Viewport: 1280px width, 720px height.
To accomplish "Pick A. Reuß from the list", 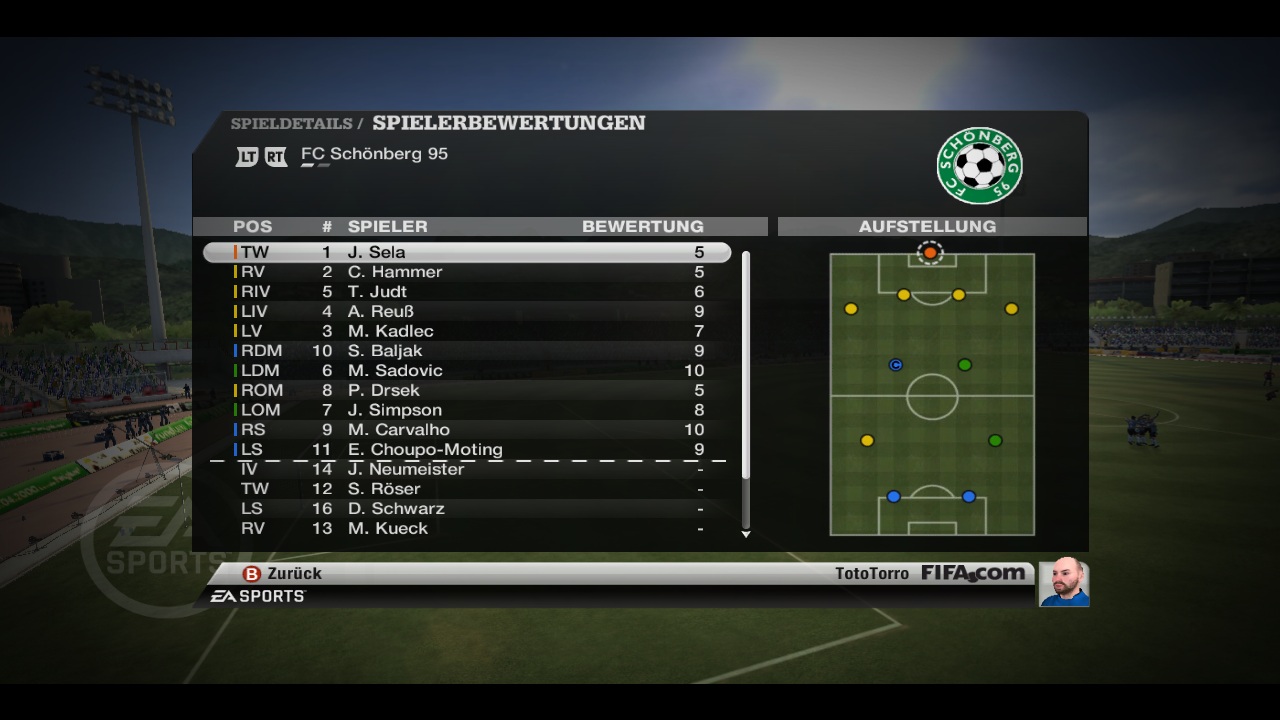I will point(467,311).
